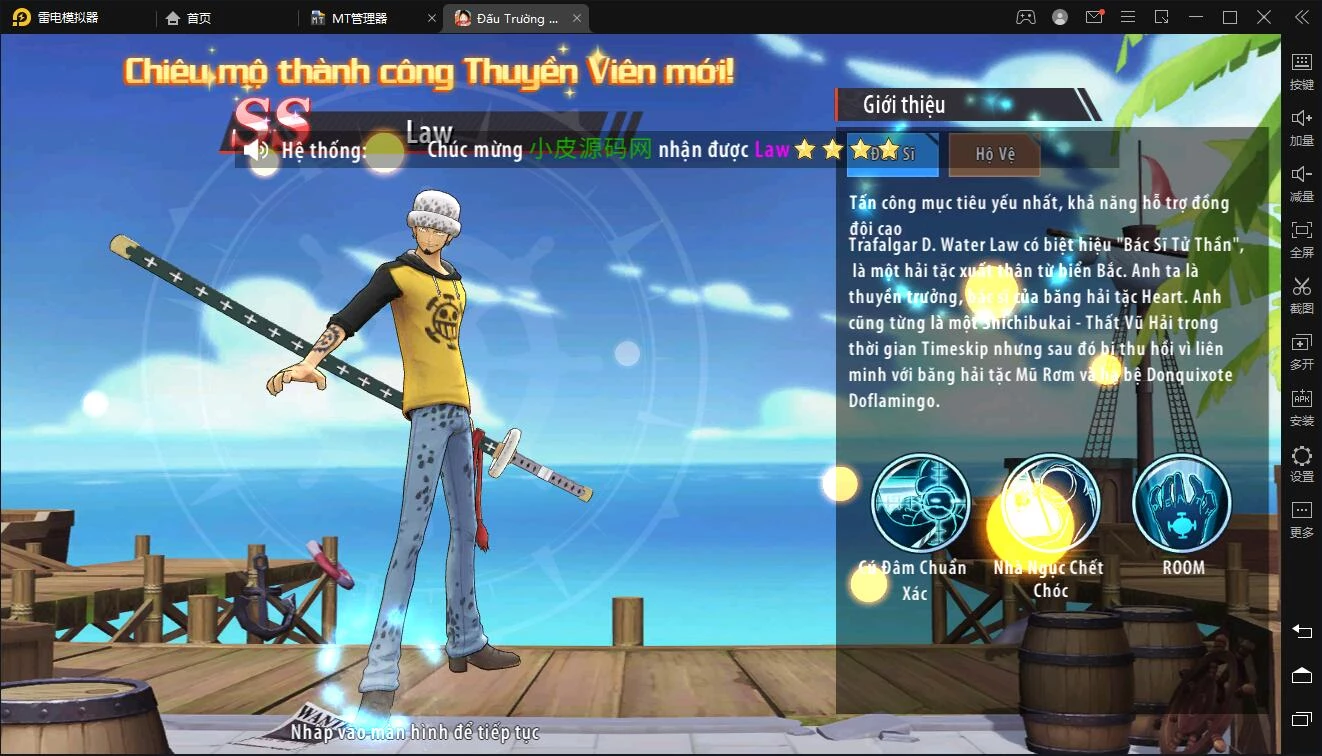
Task: Select the ROOM skill icon
Action: tap(1182, 502)
